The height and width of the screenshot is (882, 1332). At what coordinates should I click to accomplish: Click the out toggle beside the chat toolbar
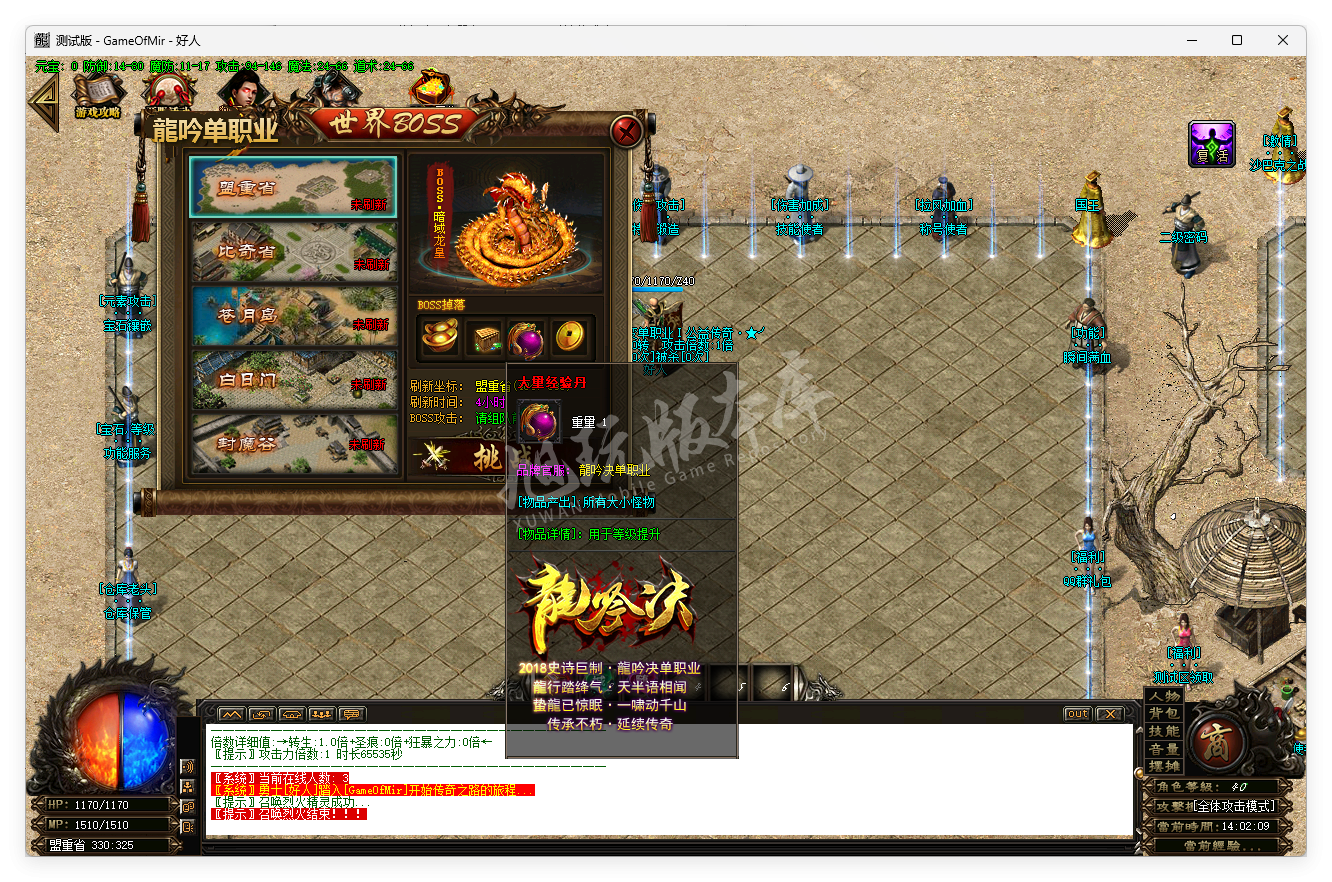click(1077, 713)
